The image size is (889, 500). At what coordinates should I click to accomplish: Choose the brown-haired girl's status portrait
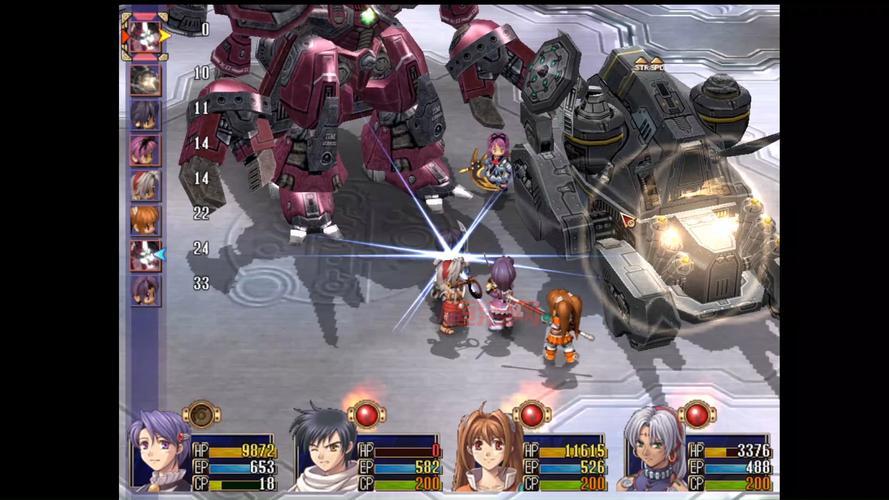486,452
